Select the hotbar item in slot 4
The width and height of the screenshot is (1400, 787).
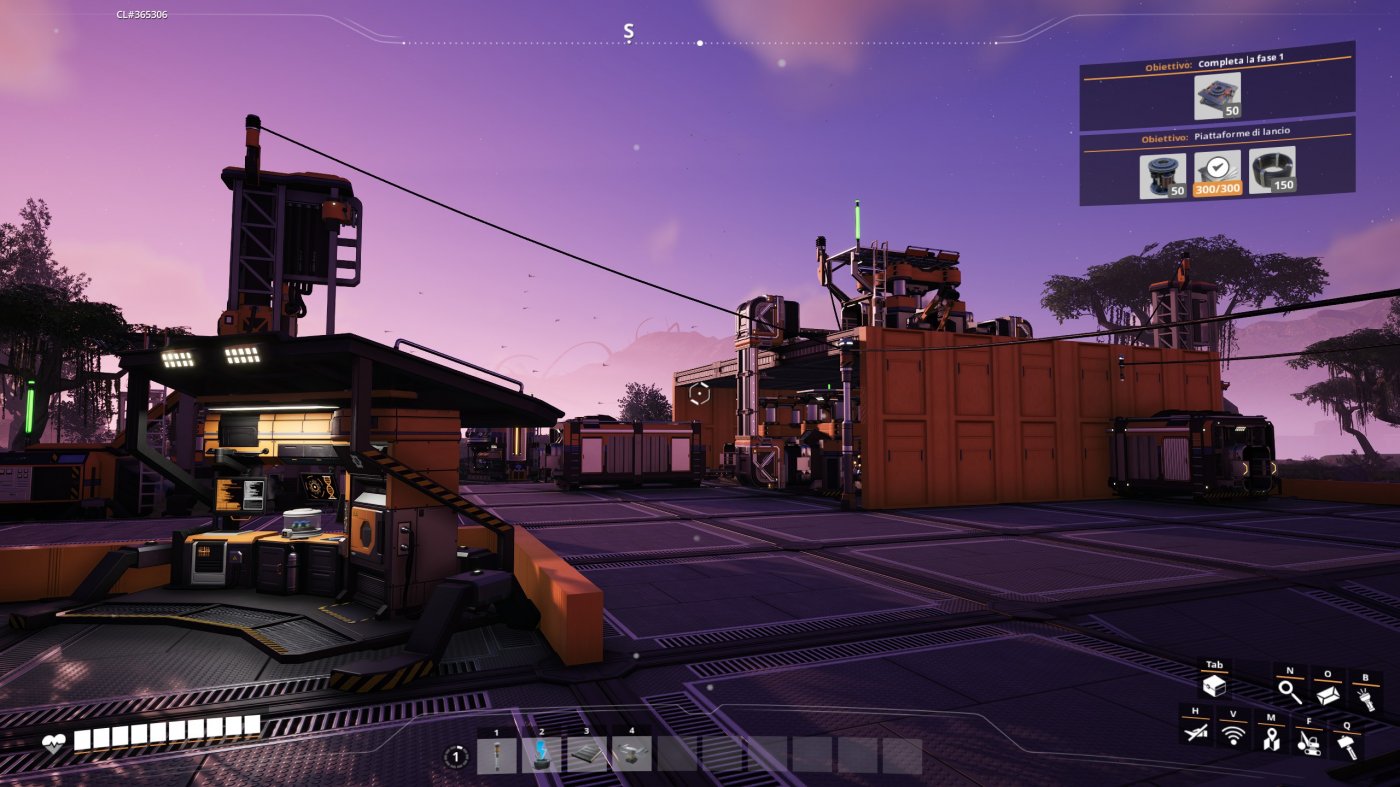pos(631,754)
